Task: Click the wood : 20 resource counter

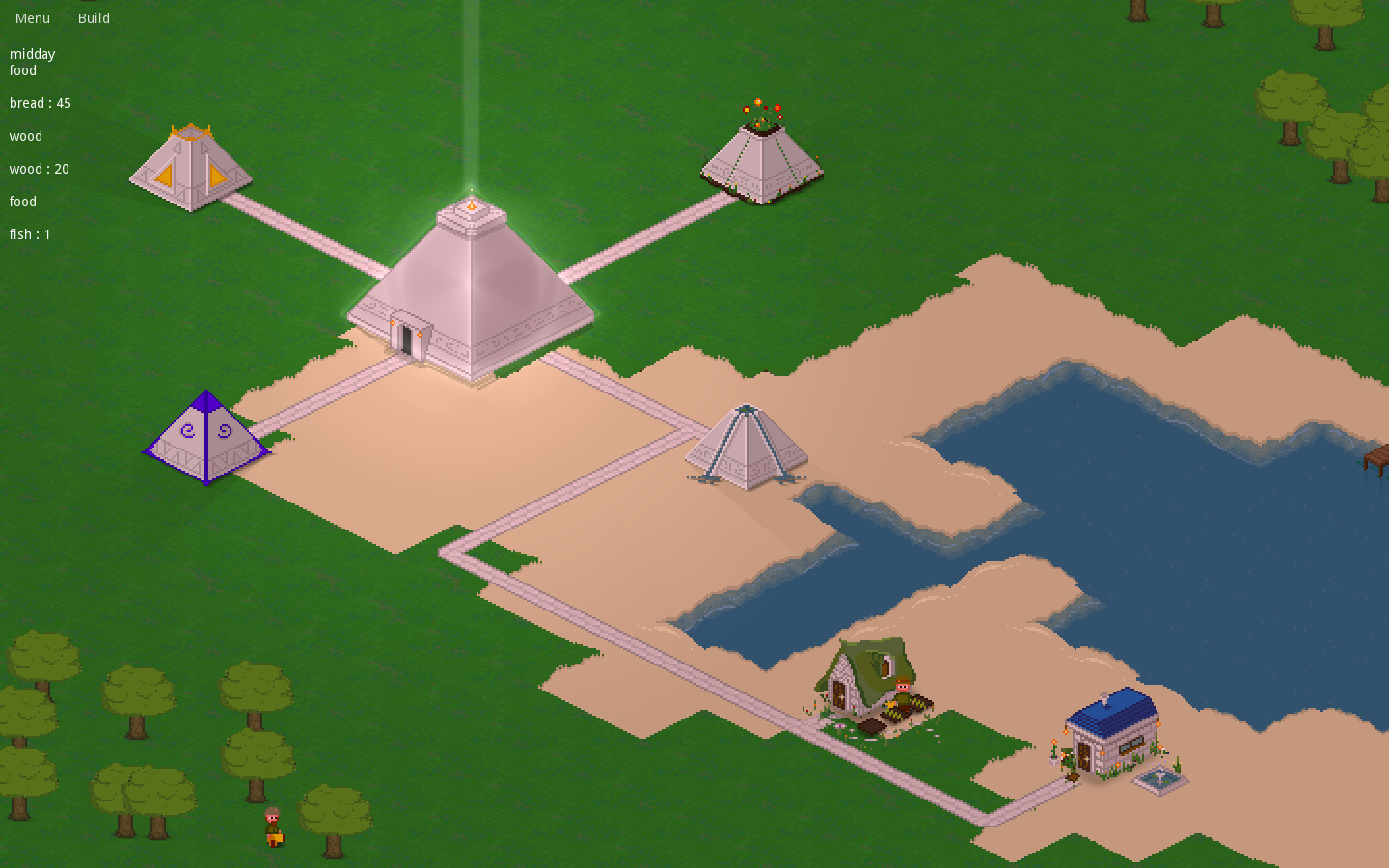Action: (40, 169)
